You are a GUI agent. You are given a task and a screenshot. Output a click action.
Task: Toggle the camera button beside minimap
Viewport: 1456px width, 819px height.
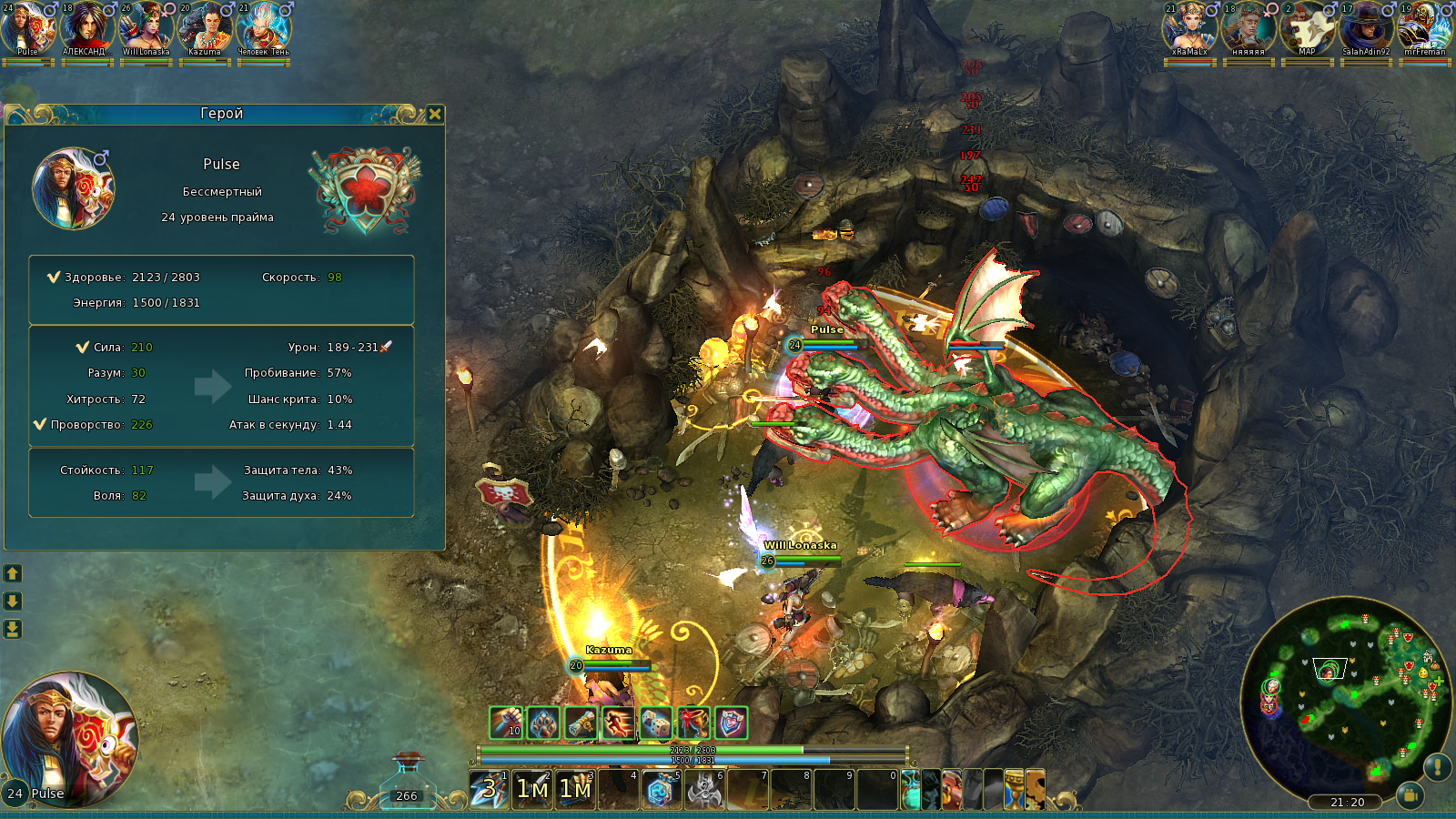pos(1410,794)
